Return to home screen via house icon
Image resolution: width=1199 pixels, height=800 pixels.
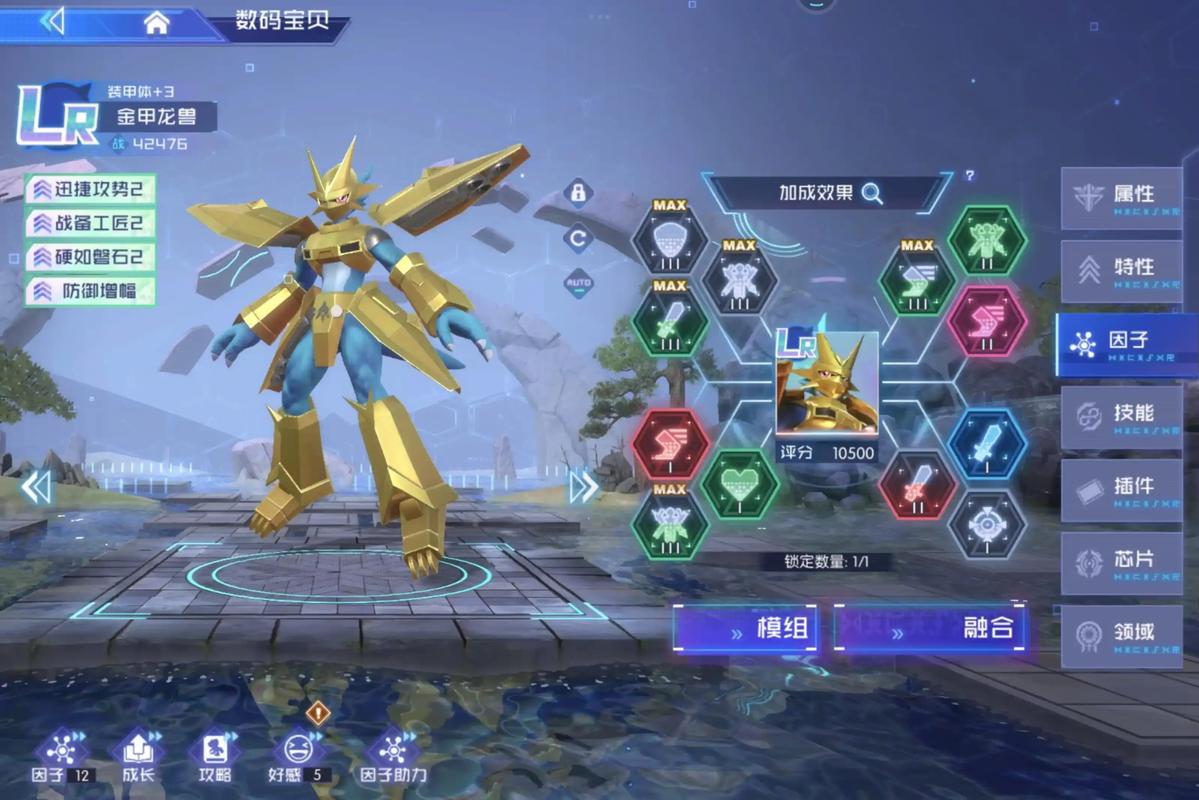point(156,23)
